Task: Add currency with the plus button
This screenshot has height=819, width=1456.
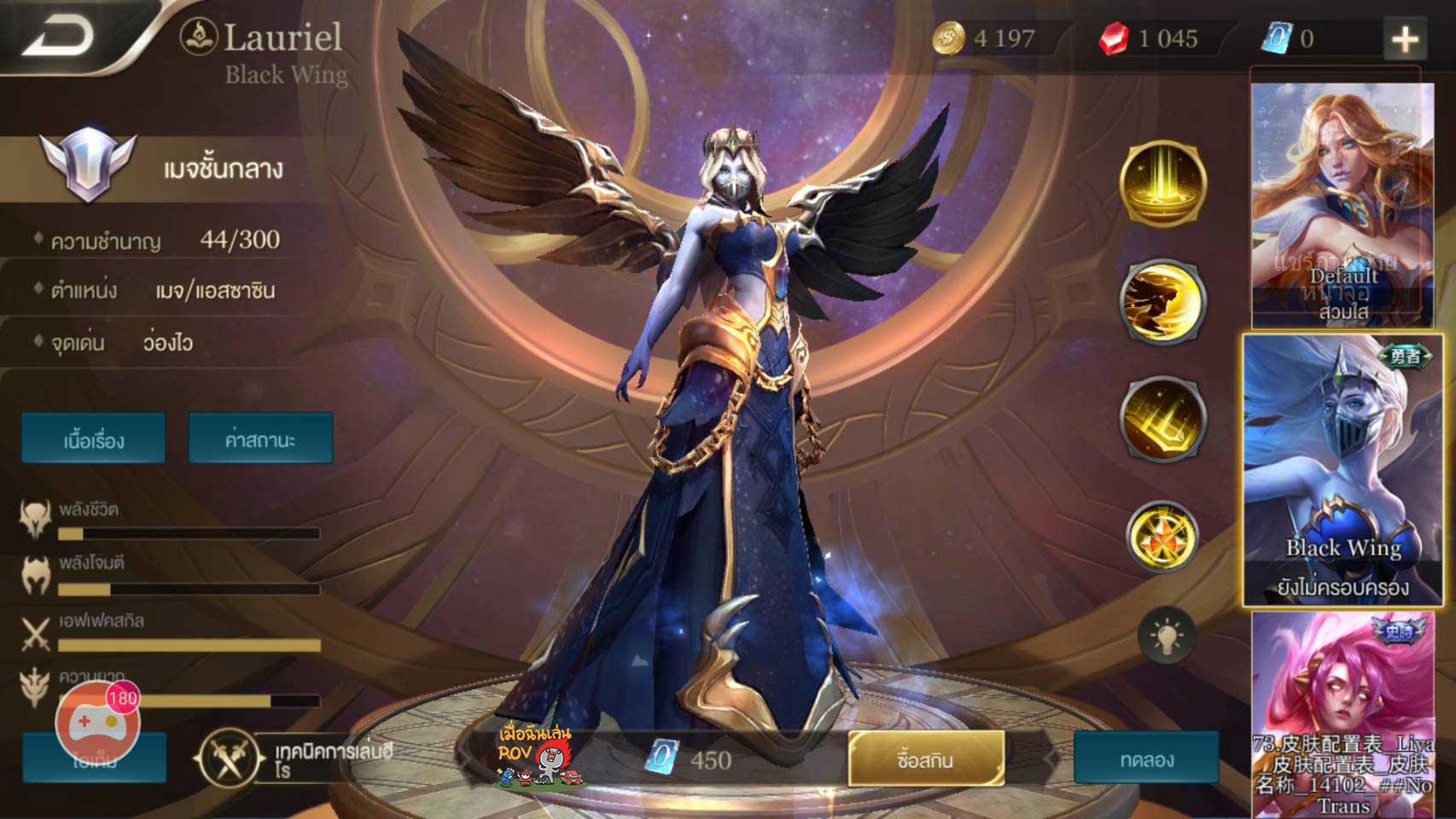Action: [x=1405, y=38]
